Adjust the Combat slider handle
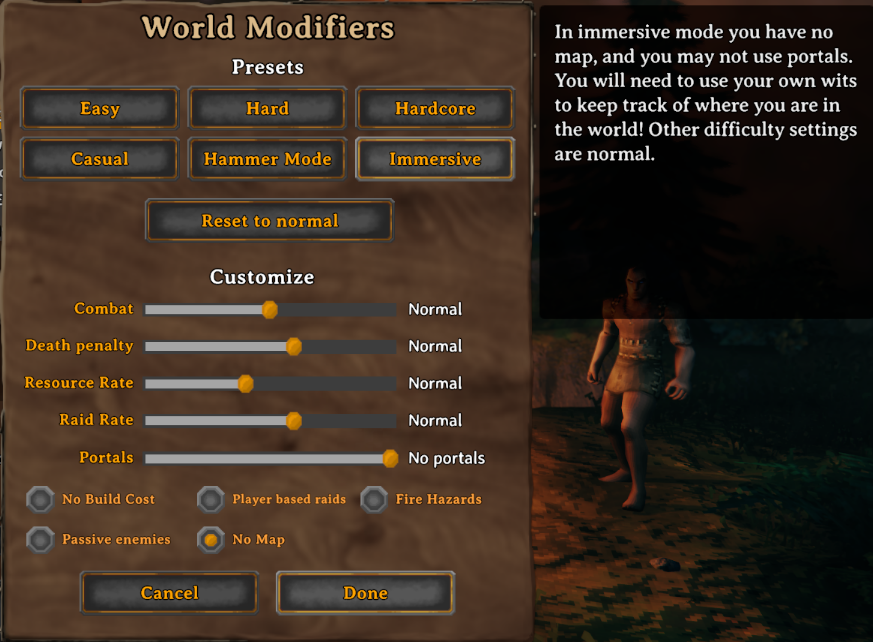Viewport: 873px width, 642px height. pos(270,310)
